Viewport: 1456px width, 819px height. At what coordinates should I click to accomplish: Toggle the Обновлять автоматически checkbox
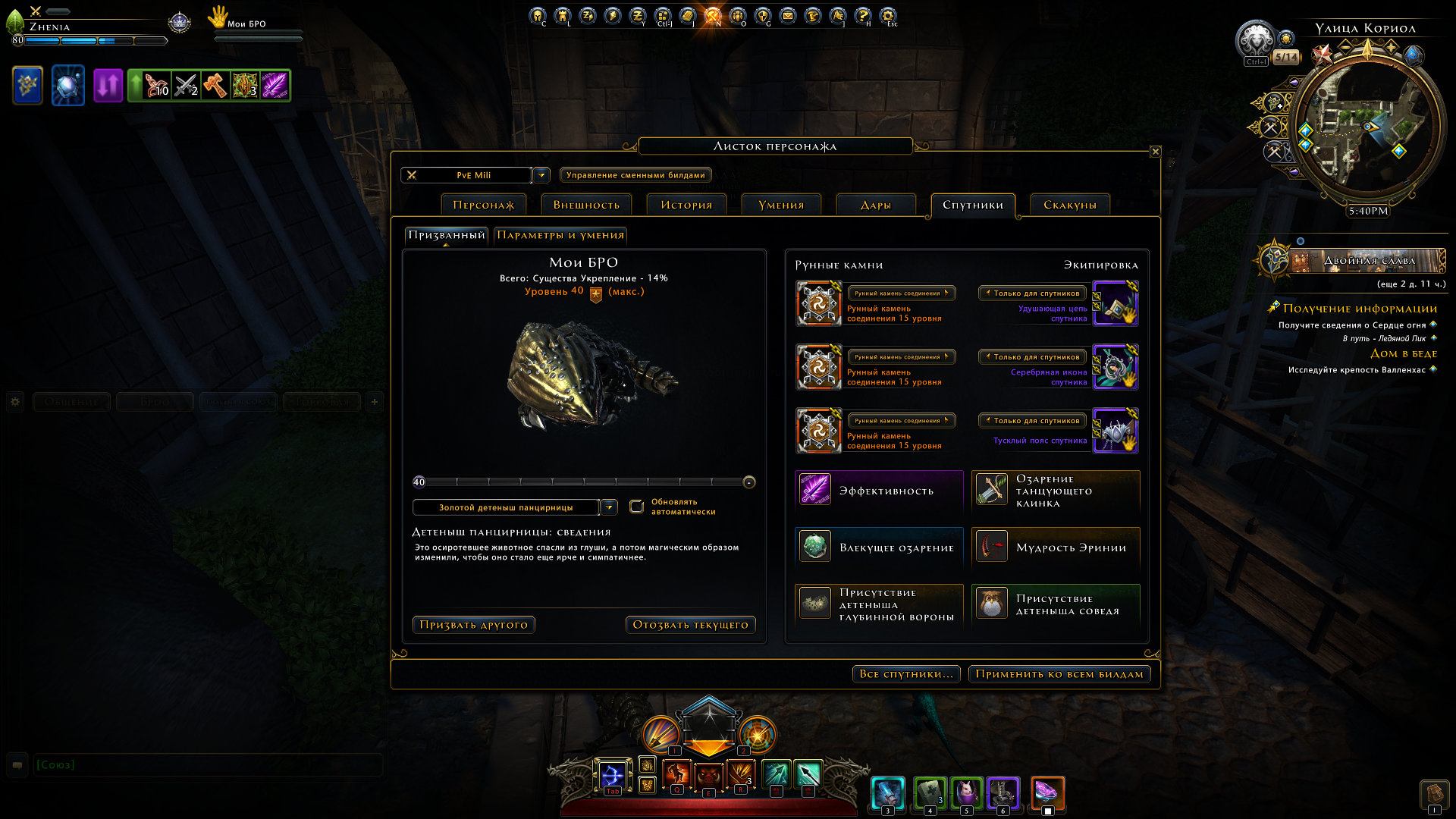coord(637,507)
